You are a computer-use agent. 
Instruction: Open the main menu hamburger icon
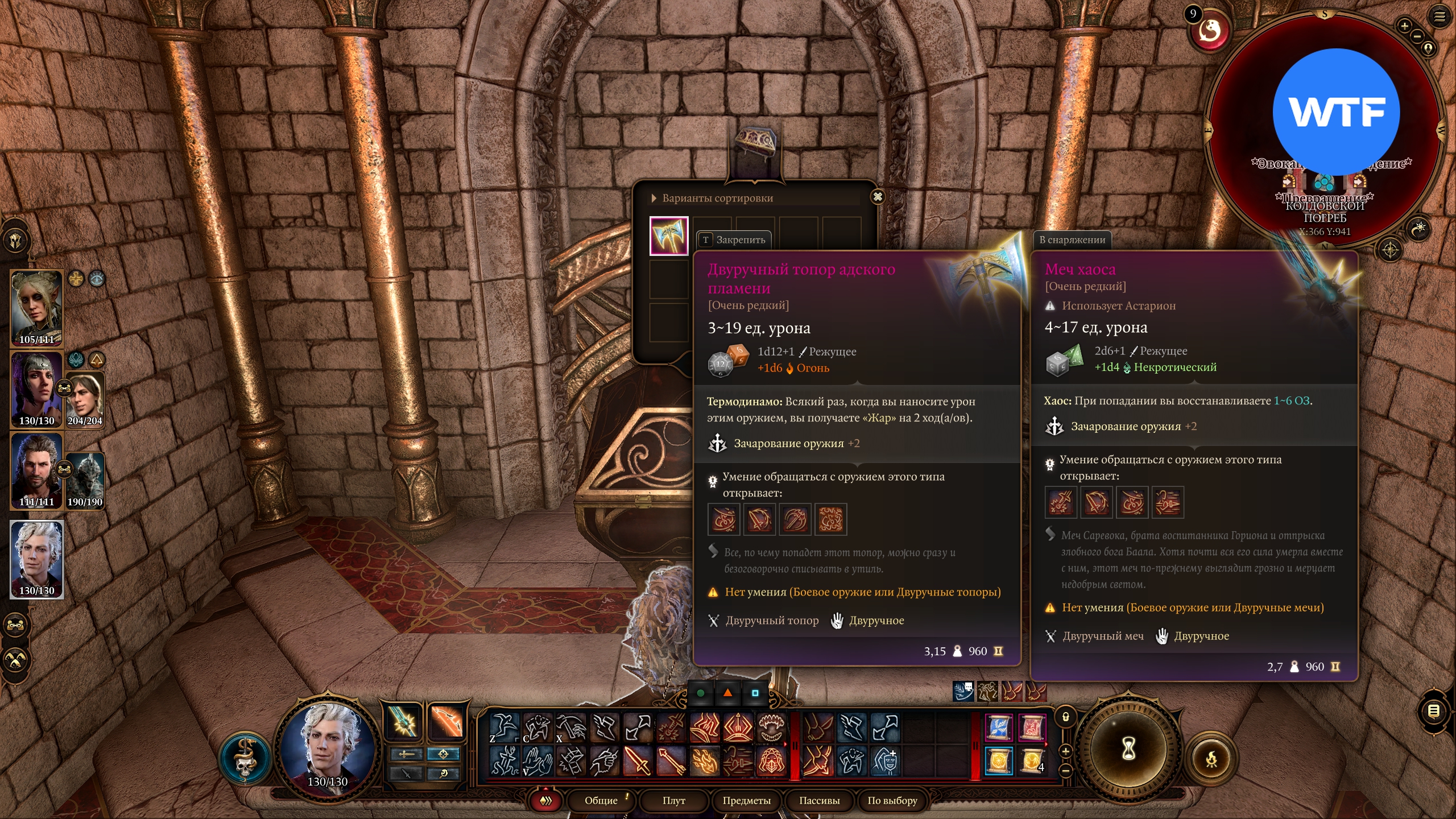1440,16
